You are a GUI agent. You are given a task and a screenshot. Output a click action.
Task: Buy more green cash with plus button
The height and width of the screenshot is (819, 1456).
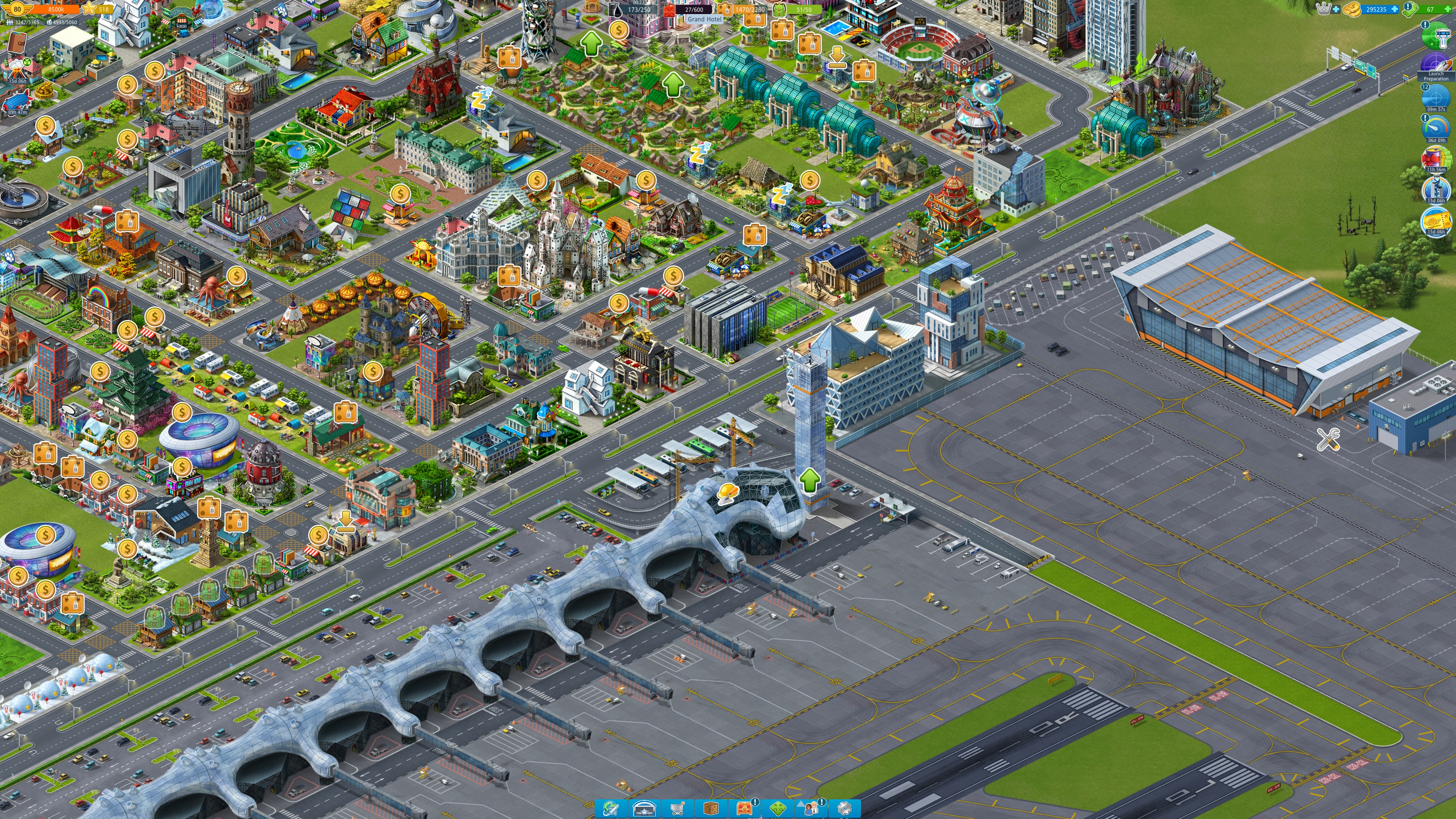click(1448, 9)
